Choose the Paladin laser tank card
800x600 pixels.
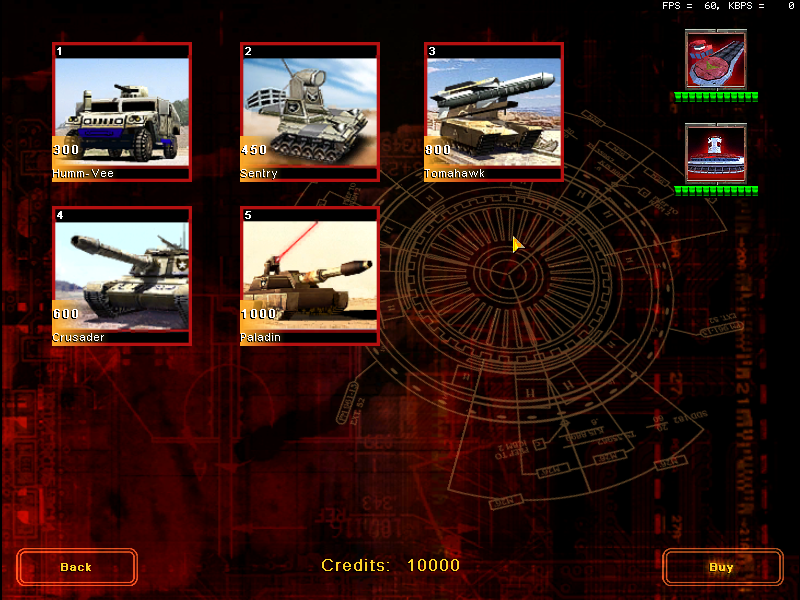[x=309, y=275]
